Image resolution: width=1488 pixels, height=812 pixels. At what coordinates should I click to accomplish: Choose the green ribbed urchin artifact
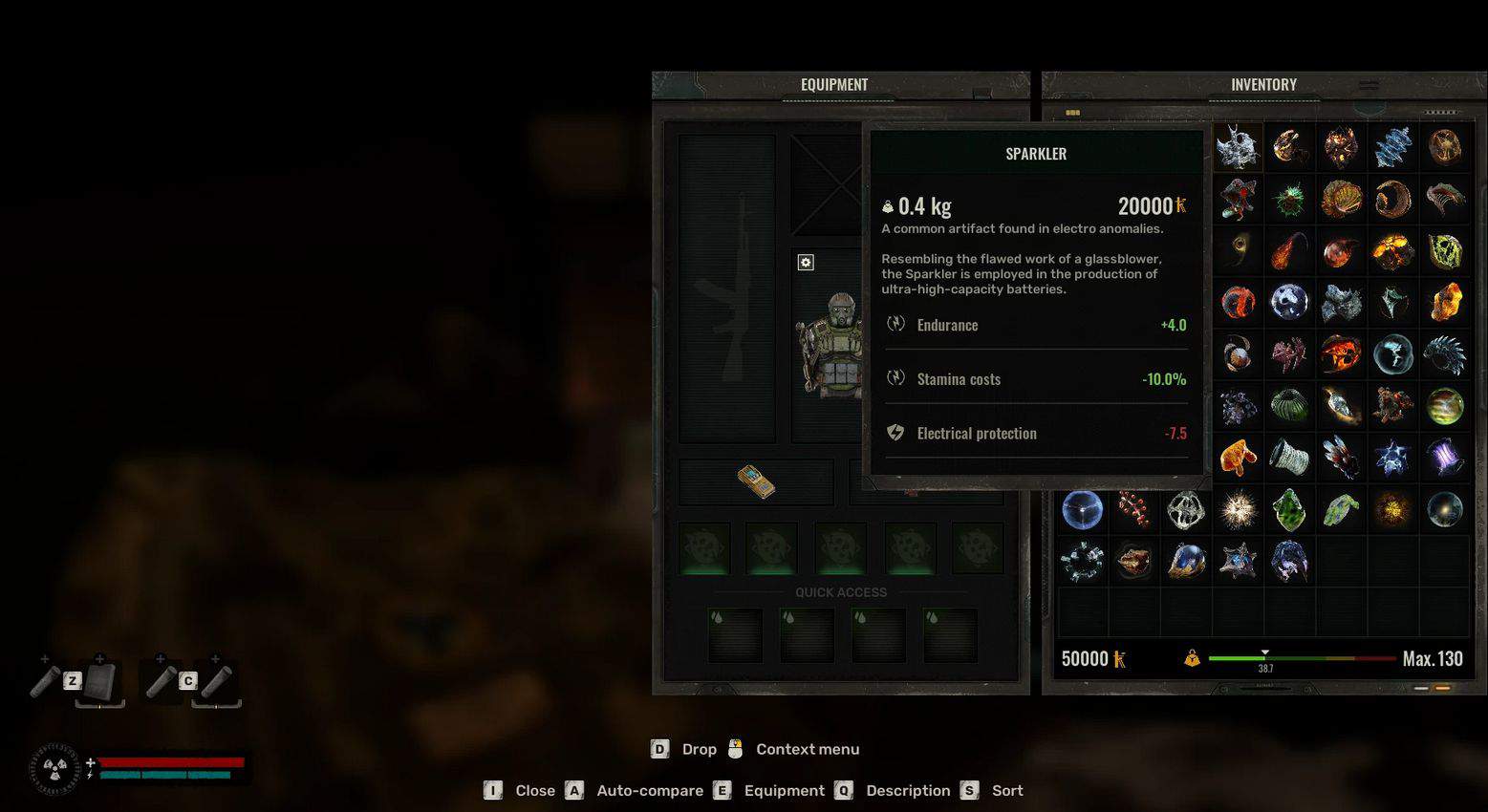click(1289, 406)
